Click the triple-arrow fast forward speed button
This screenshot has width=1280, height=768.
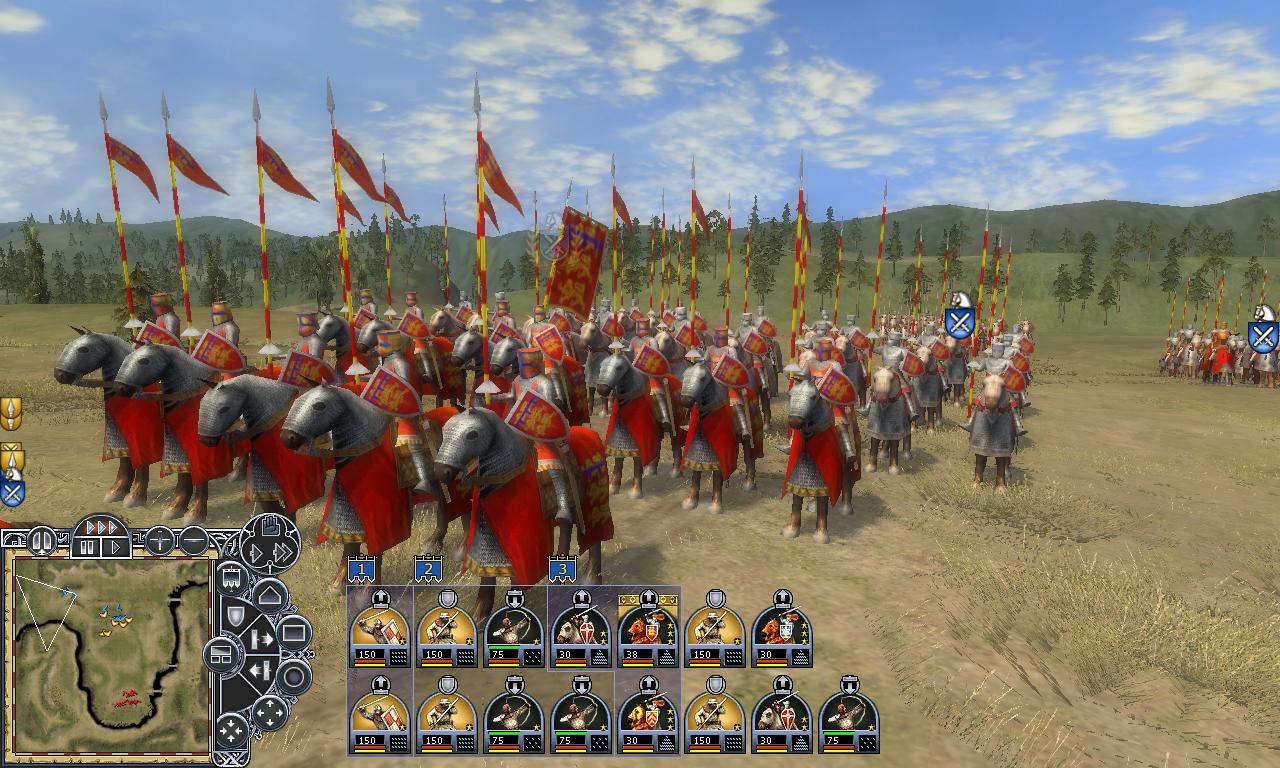[x=101, y=526]
